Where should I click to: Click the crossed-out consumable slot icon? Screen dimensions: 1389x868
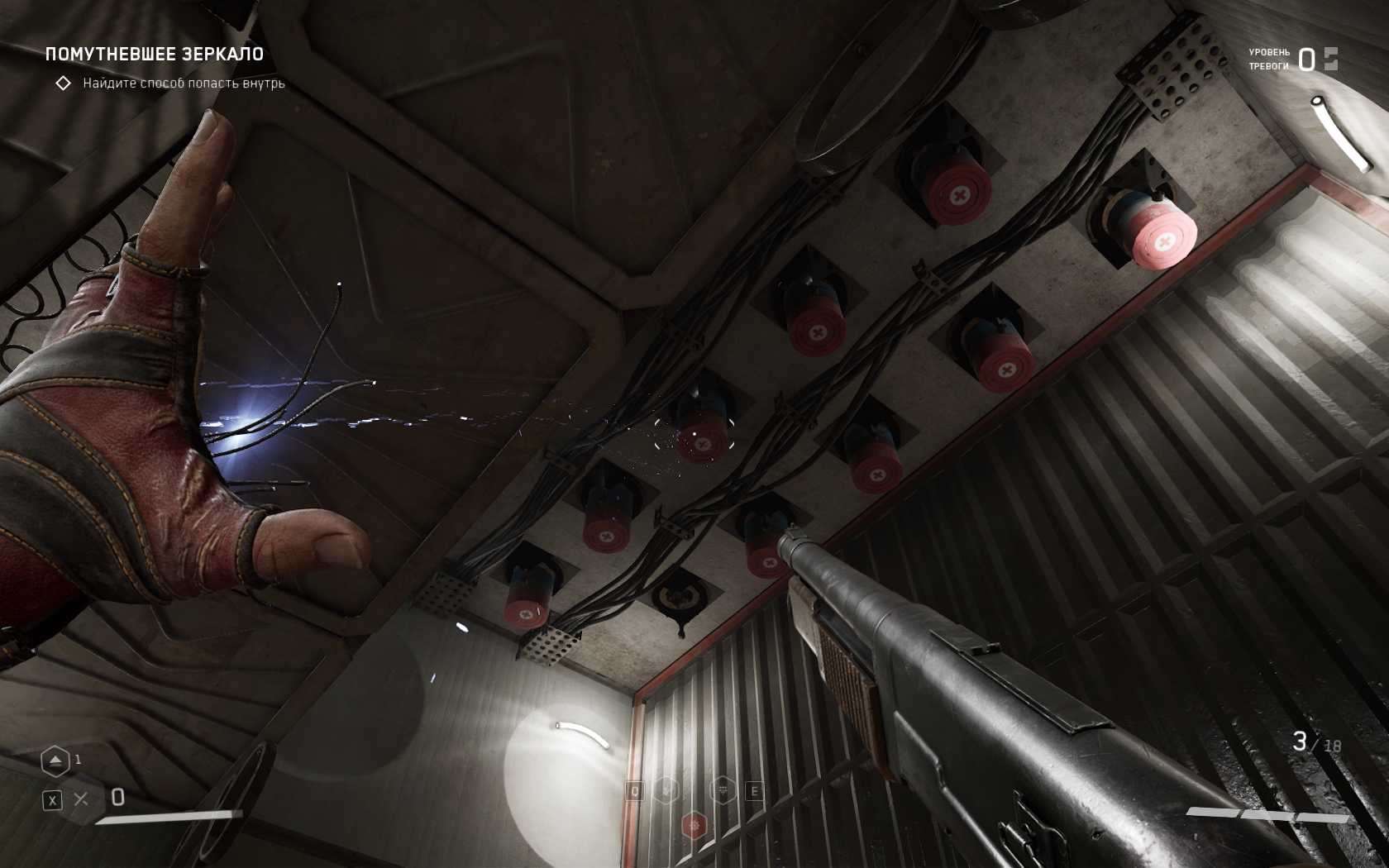click(x=81, y=799)
